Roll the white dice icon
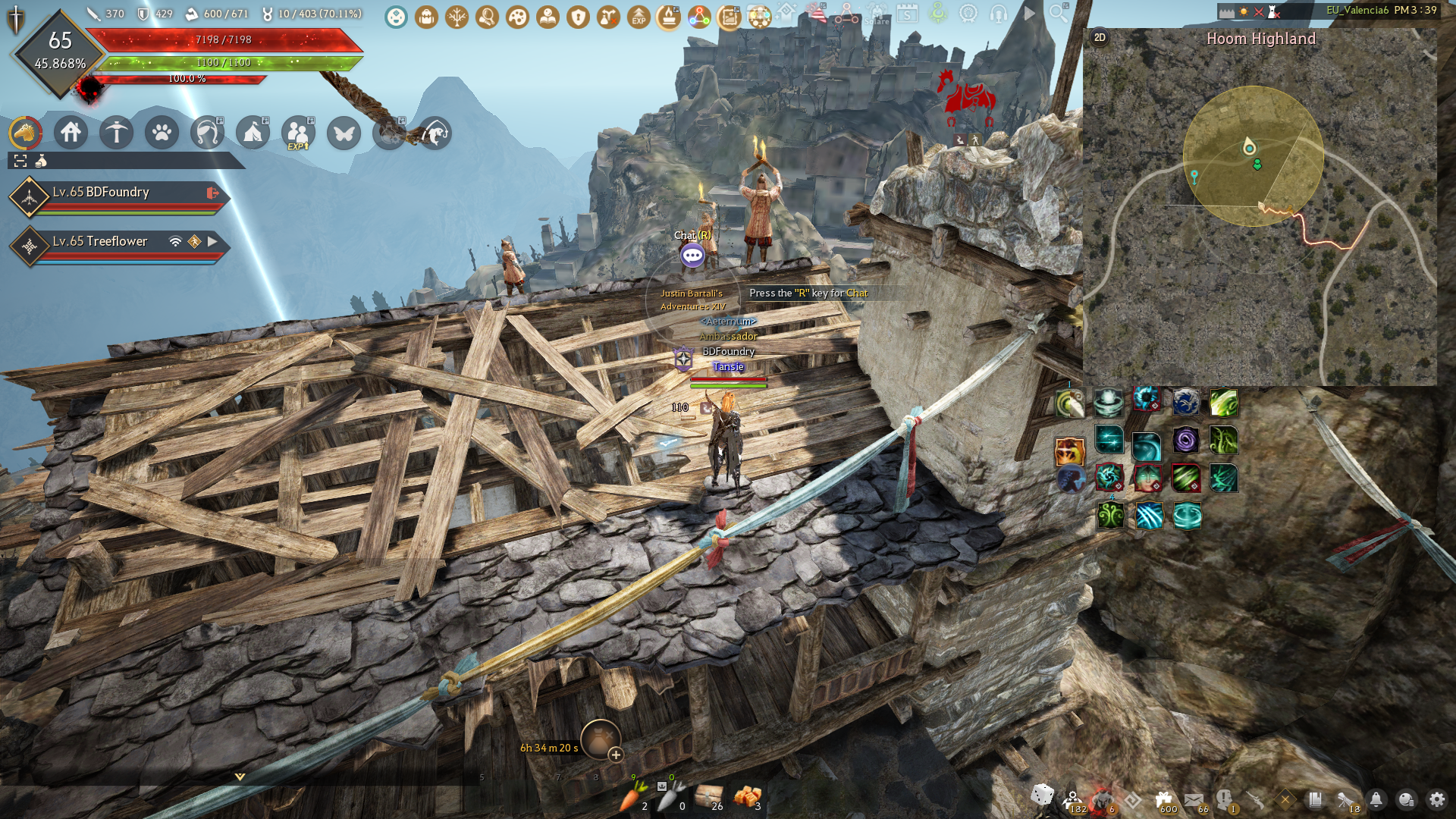Screen dimensions: 1456x819 [1043, 795]
